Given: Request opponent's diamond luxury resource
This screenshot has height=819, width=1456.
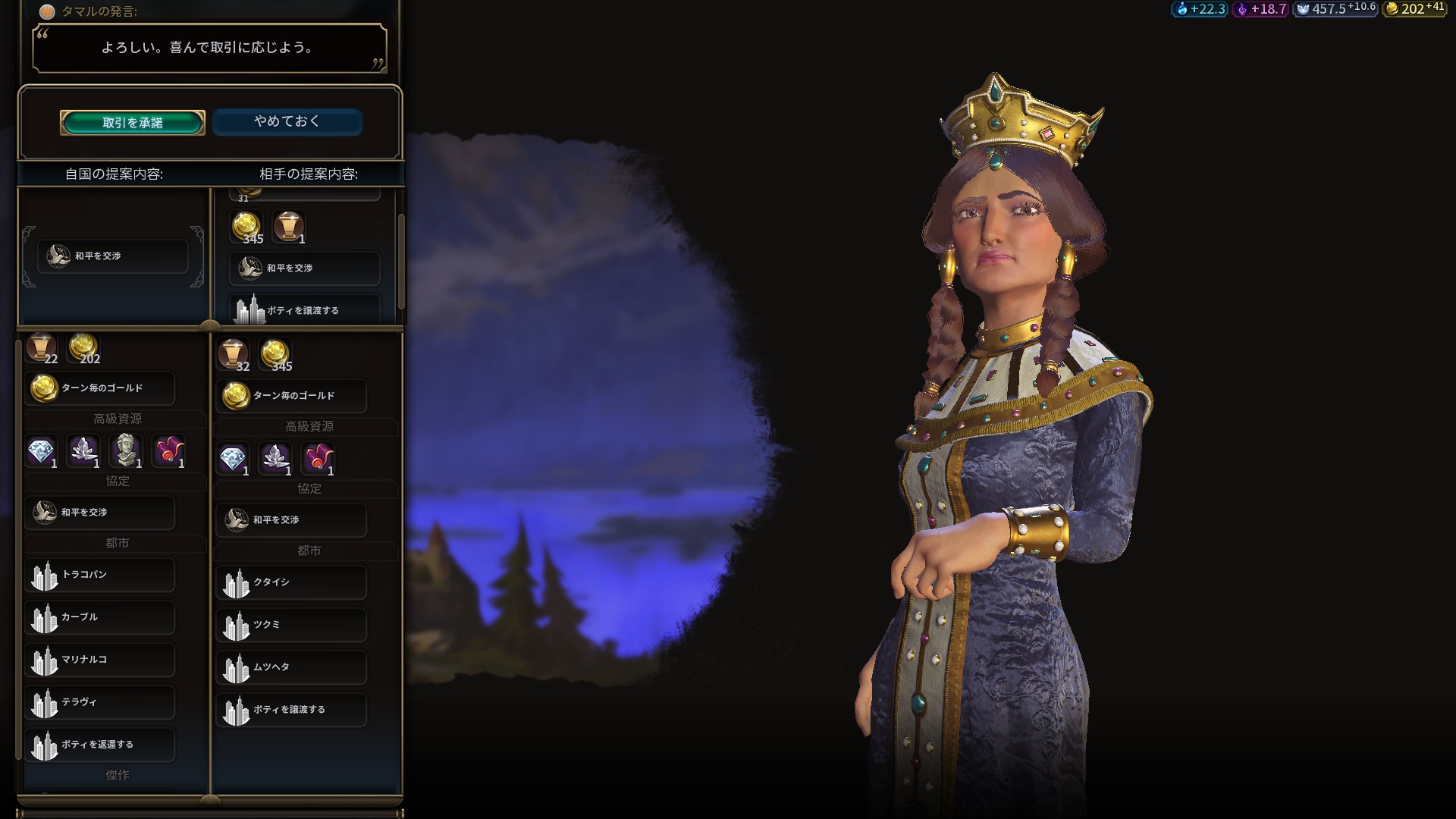Looking at the screenshot, I should point(233,459).
